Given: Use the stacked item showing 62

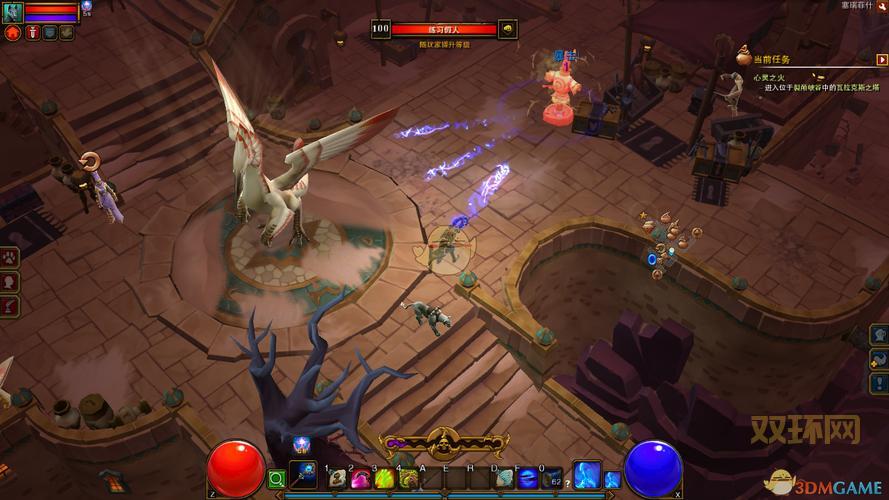Looking at the screenshot, I should (551, 478).
